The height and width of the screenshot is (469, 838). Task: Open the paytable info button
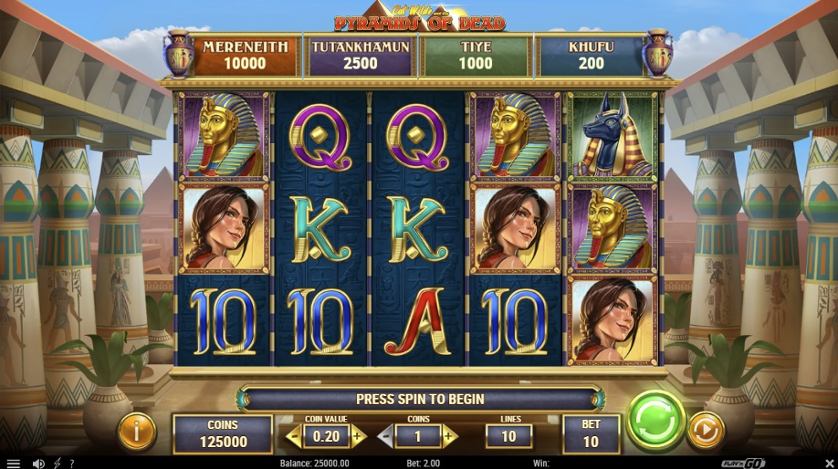(137, 432)
